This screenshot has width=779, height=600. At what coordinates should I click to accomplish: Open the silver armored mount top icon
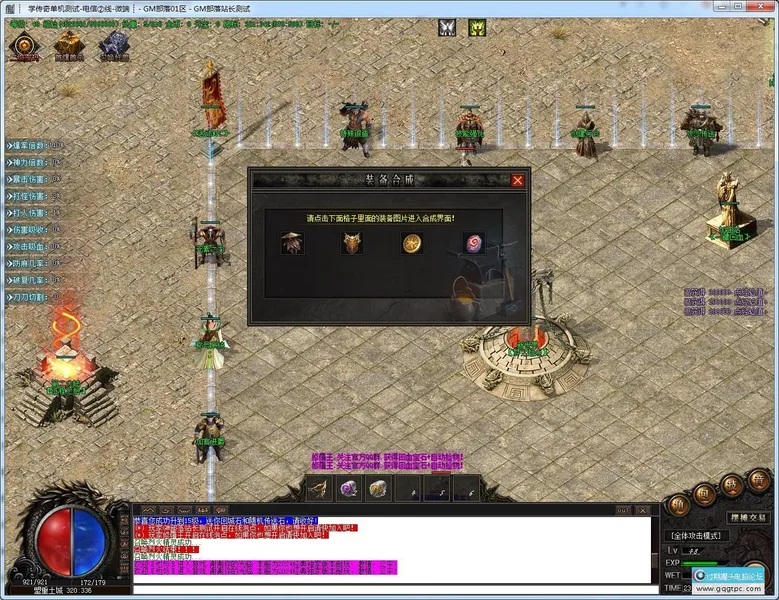tap(113, 44)
